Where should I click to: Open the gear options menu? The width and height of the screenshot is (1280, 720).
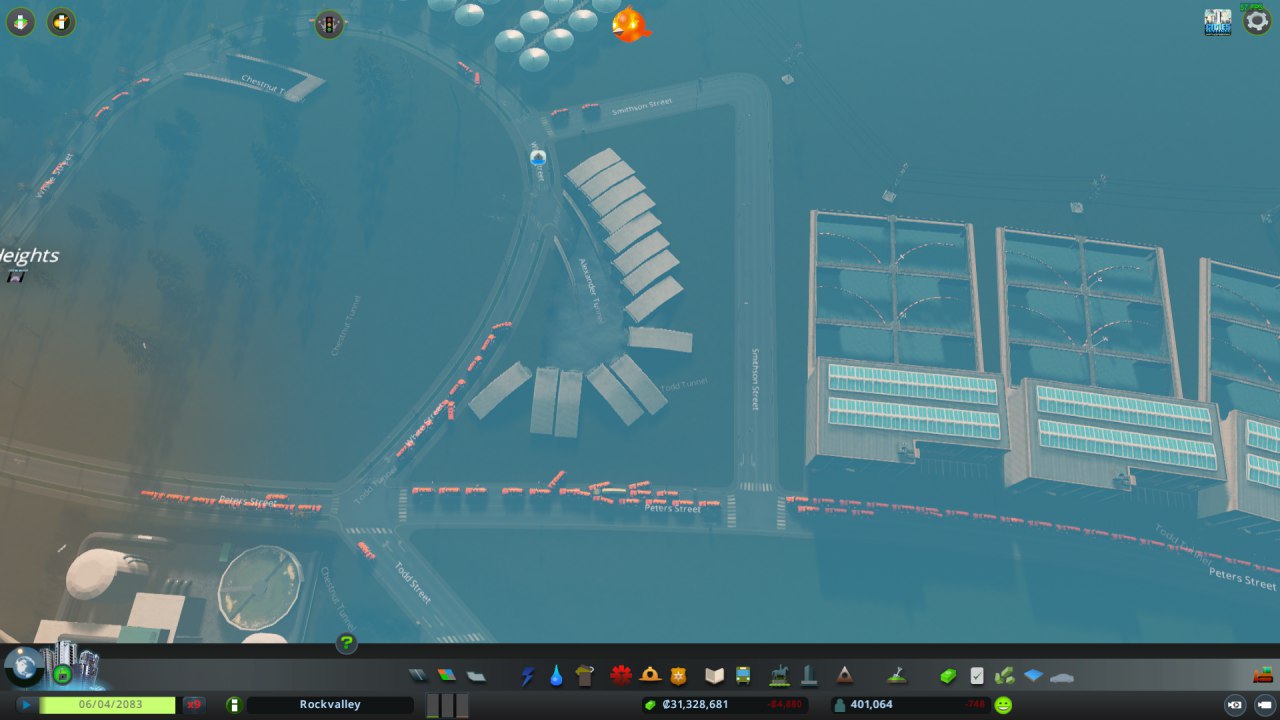tap(1257, 22)
